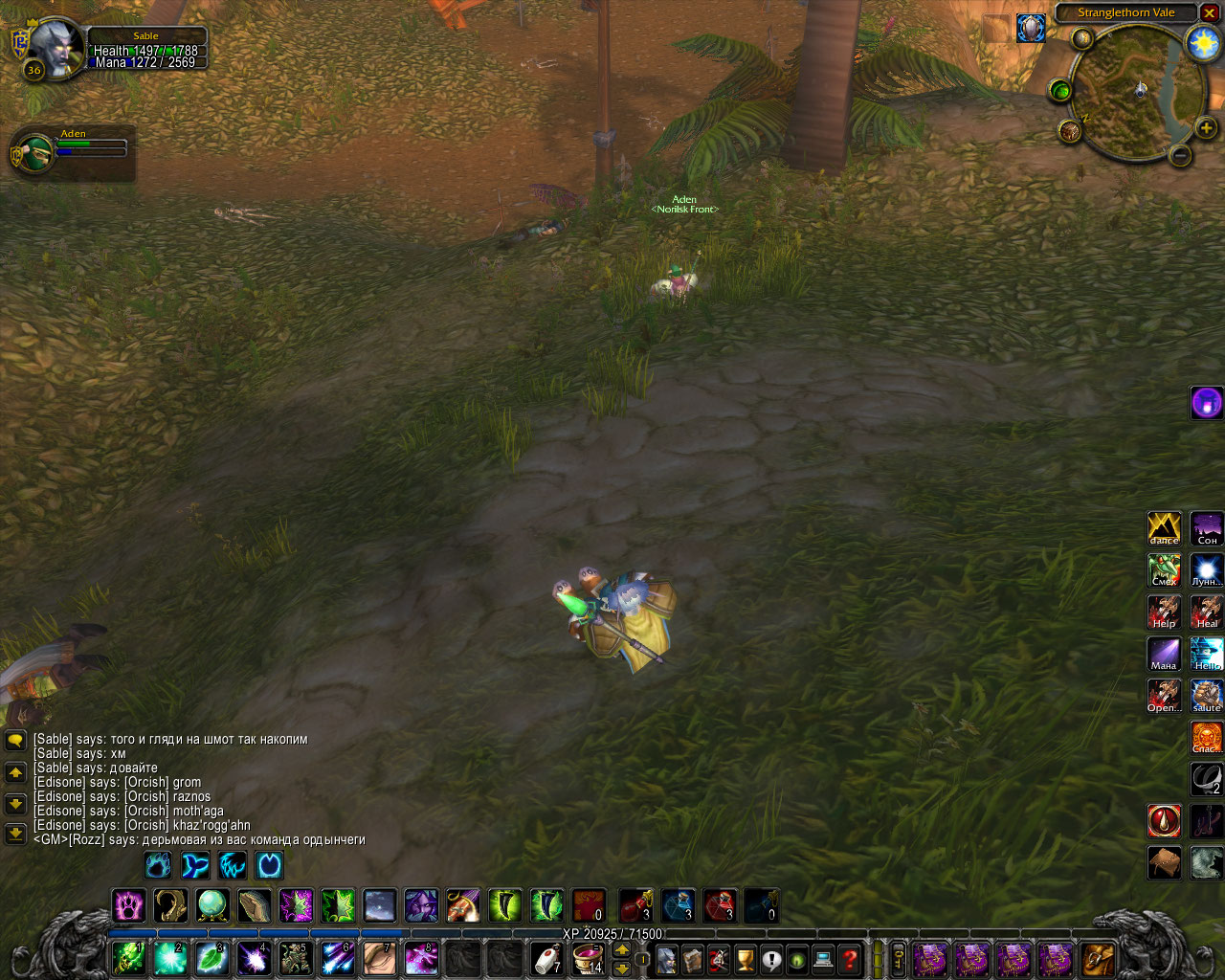1225x980 pixels.
Task: Run the dance macro button
Action: (1164, 528)
